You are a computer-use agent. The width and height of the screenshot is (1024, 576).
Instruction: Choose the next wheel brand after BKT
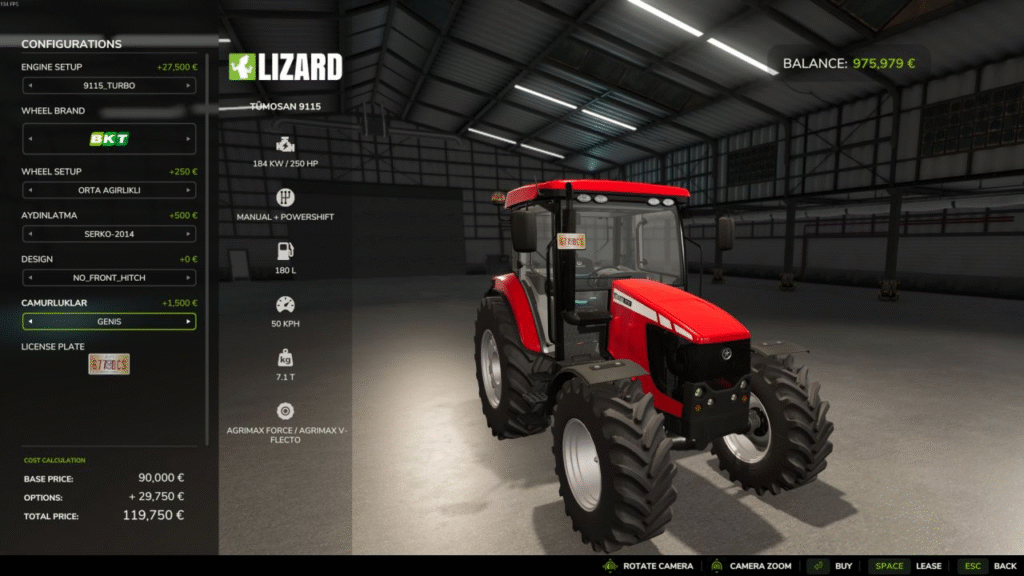point(188,139)
